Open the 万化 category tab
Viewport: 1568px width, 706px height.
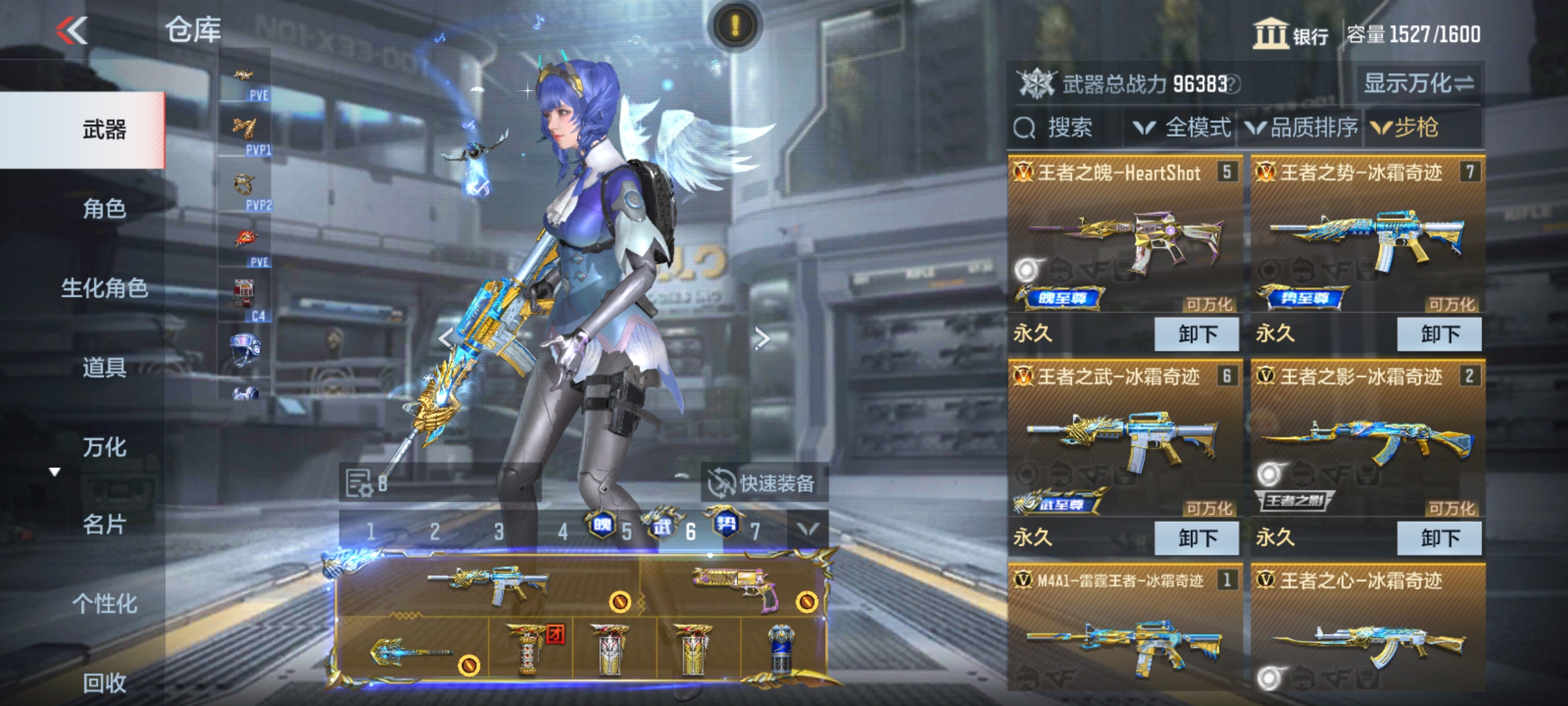tap(104, 447)
